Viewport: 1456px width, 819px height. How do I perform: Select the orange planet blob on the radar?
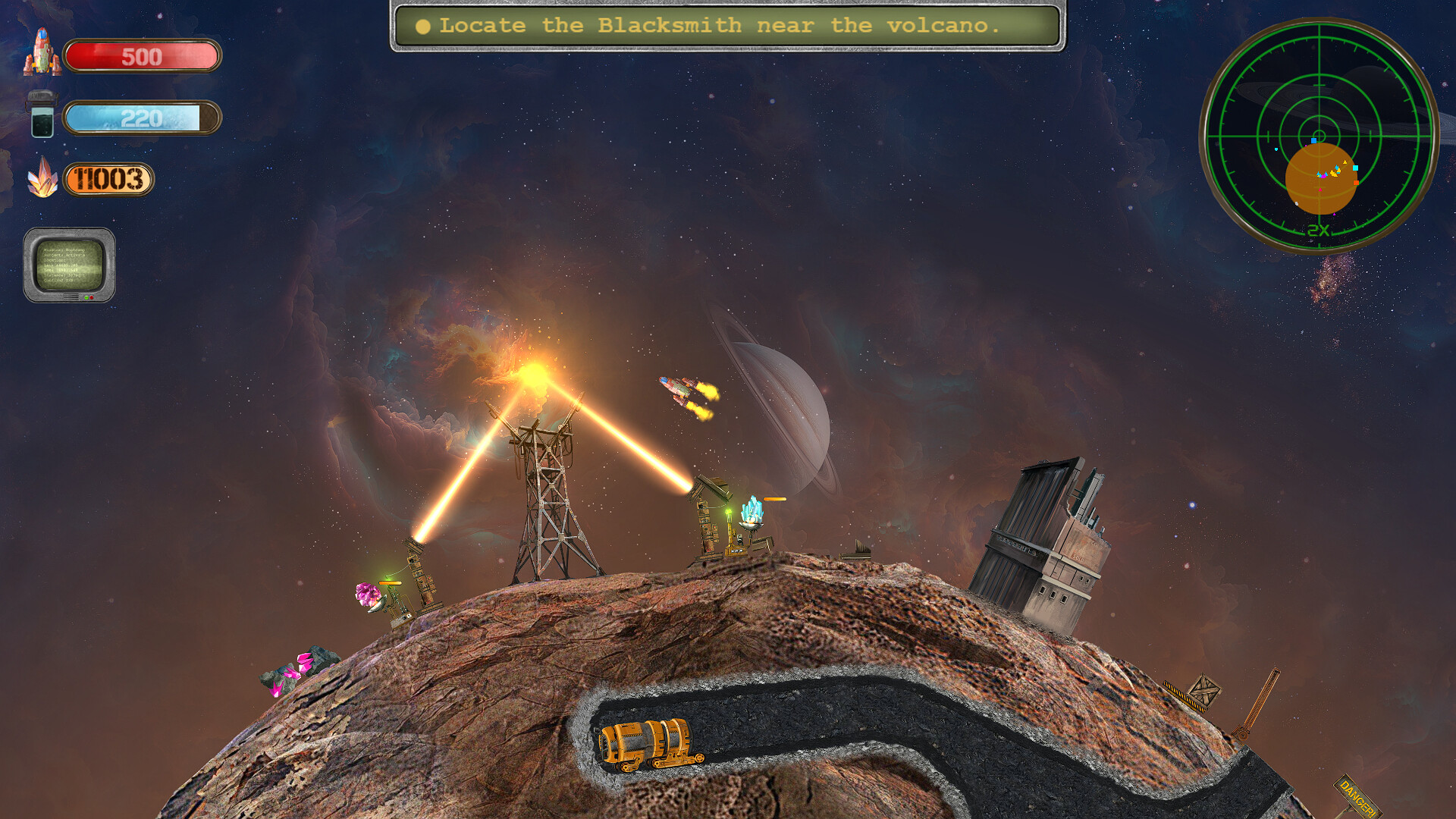tap(1322, 180)
